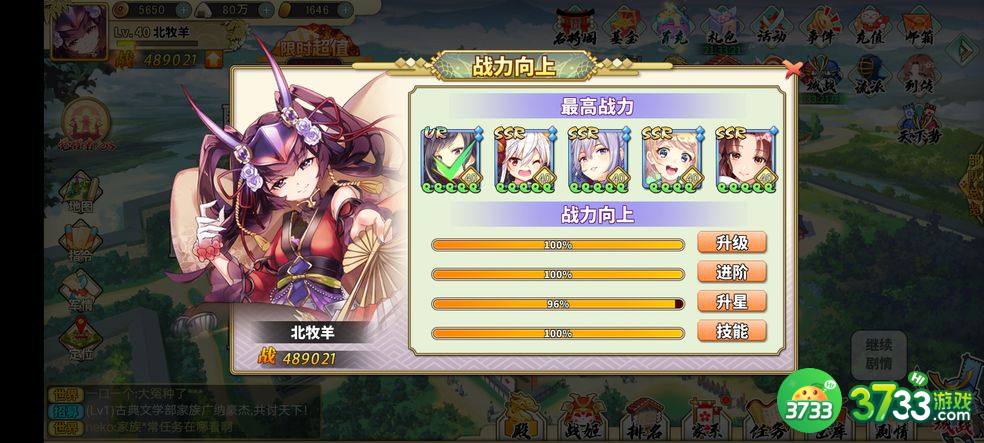
Task: Open the 活动 events icon
Action: tap(770, 27)
